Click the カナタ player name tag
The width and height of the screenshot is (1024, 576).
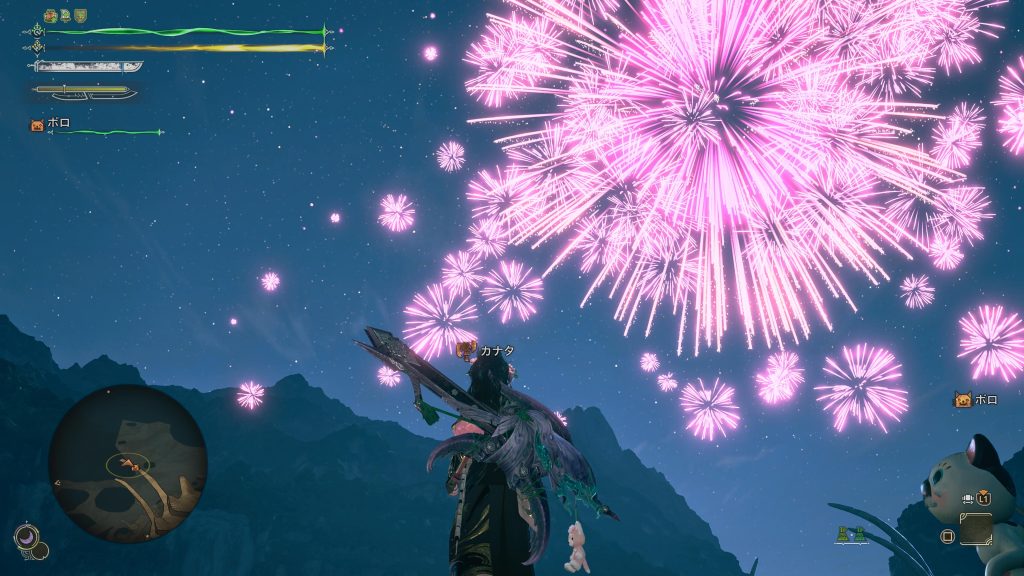[495, 350]
